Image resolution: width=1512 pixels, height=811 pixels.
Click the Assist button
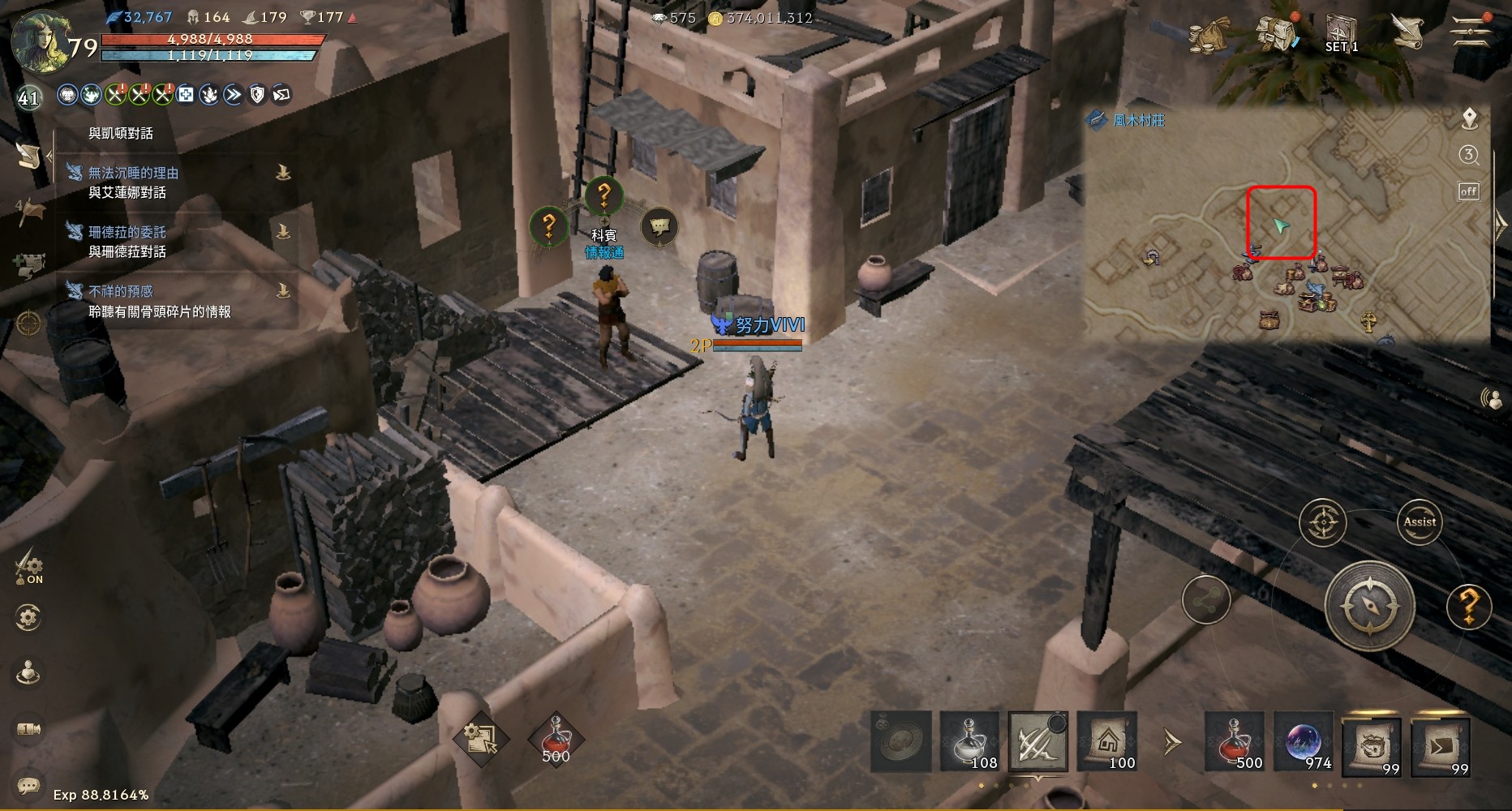(x=1419, y=522)
